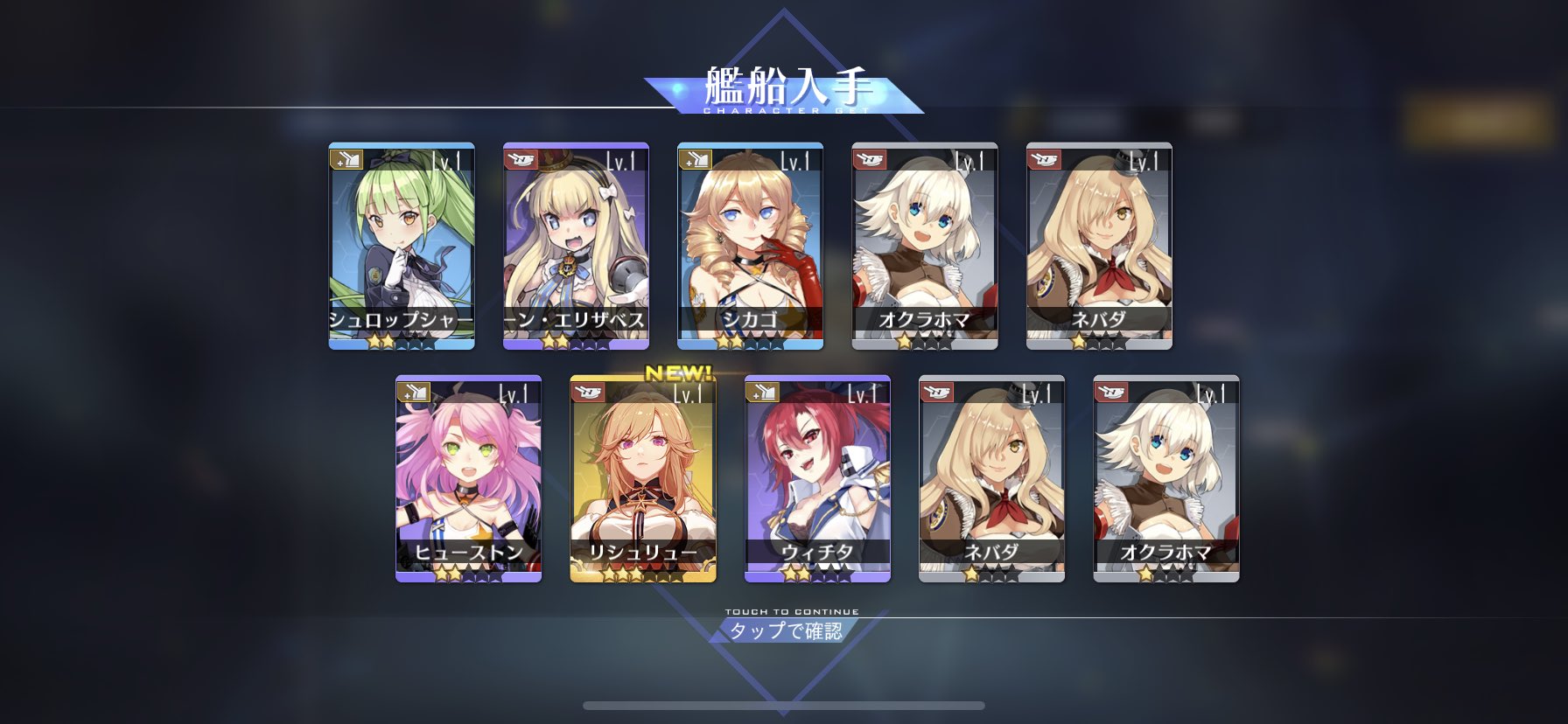Image resolution: width=1568 pixels, height=724 pixels.
Task: Select the gun mount icon on Chicago's card
Action: (x=694, y=160)
